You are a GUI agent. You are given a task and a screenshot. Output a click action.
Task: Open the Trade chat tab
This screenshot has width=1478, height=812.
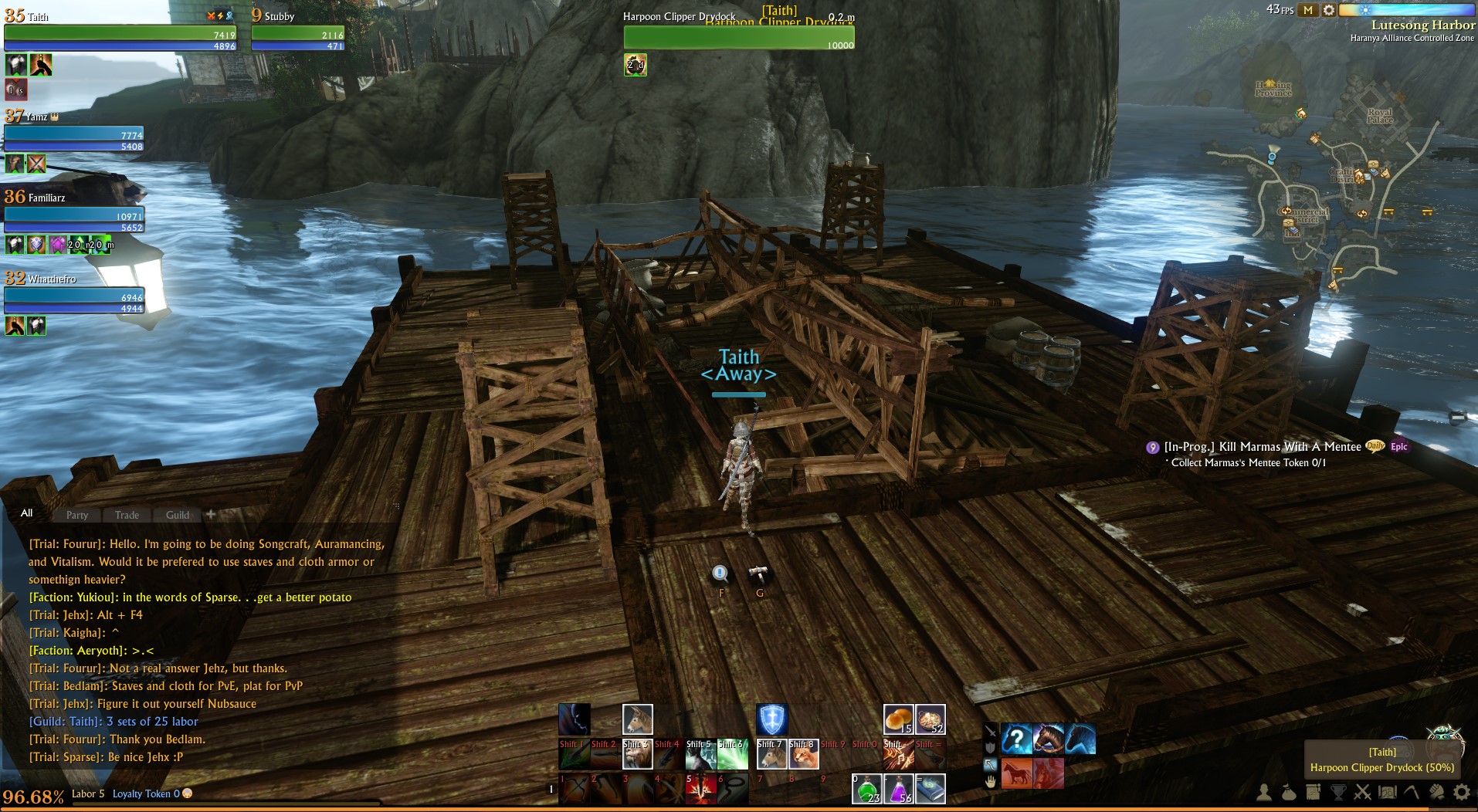tap(127, 515)
